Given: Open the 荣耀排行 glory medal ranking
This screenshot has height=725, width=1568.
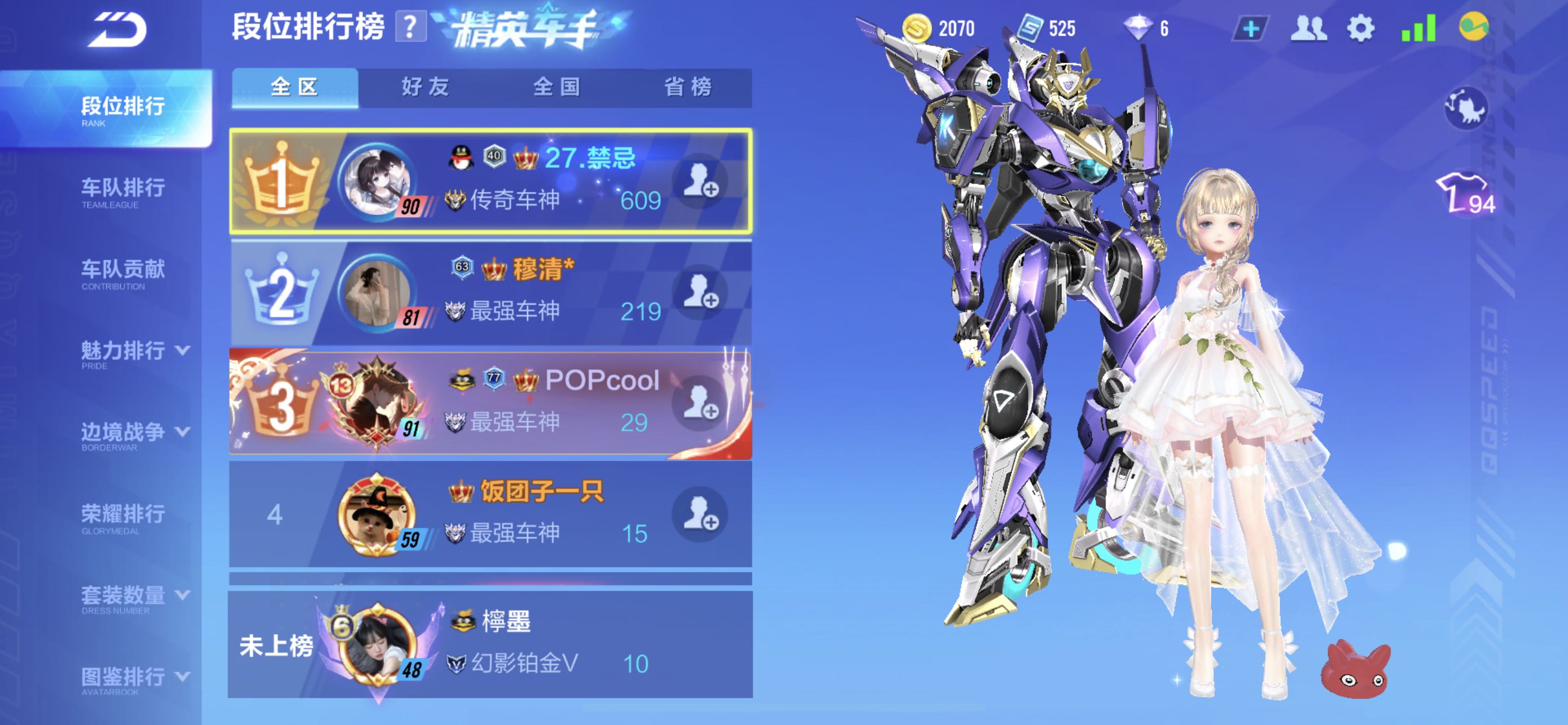Looking at the screenshot, I should (x=123, y=517).
